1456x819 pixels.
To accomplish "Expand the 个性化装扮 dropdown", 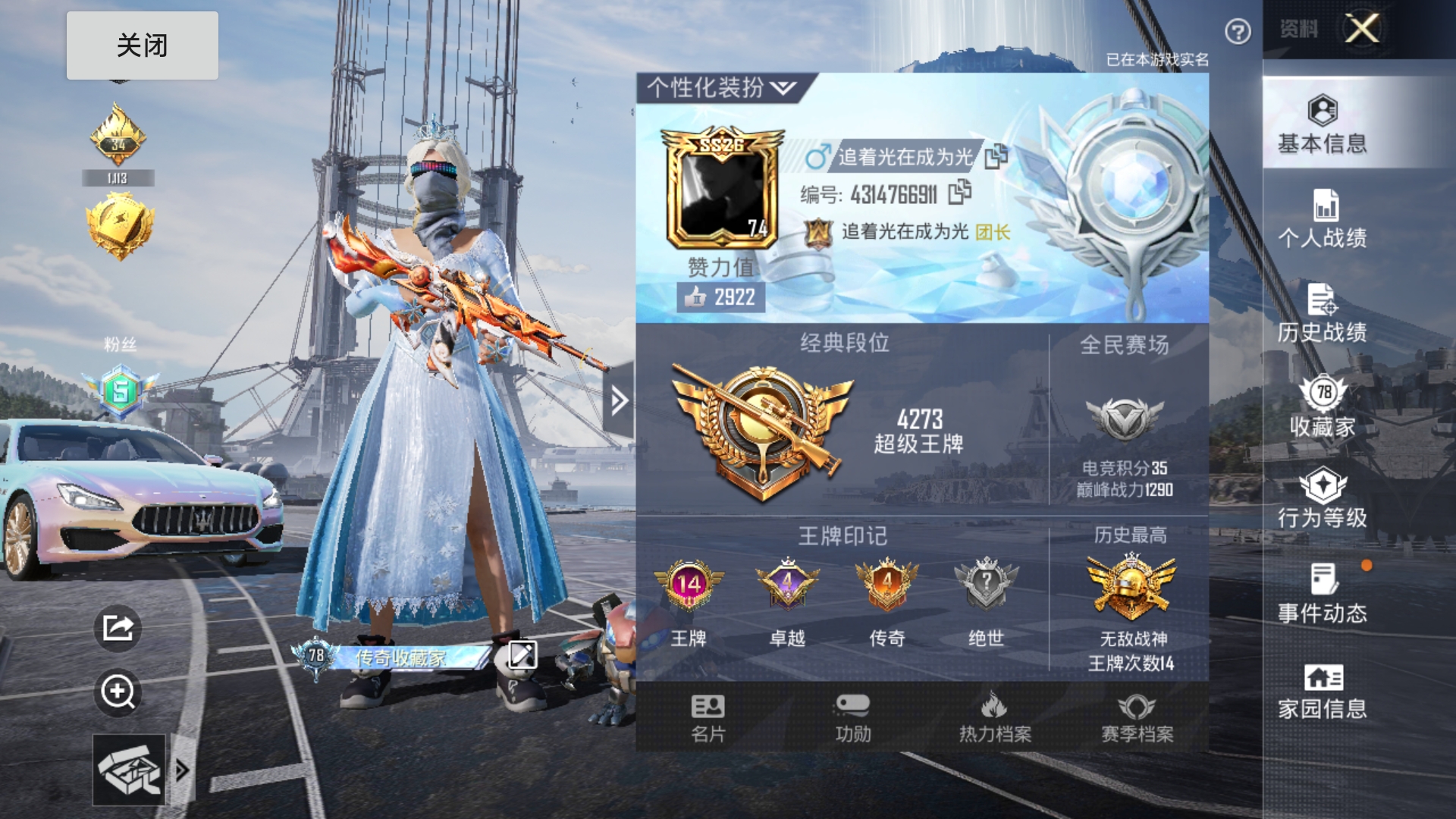I will pos(783,89).
